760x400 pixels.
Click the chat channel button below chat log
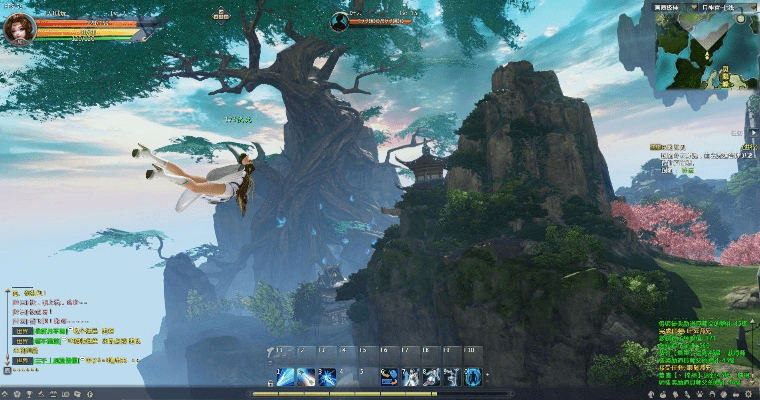click(x=8, y=369)
